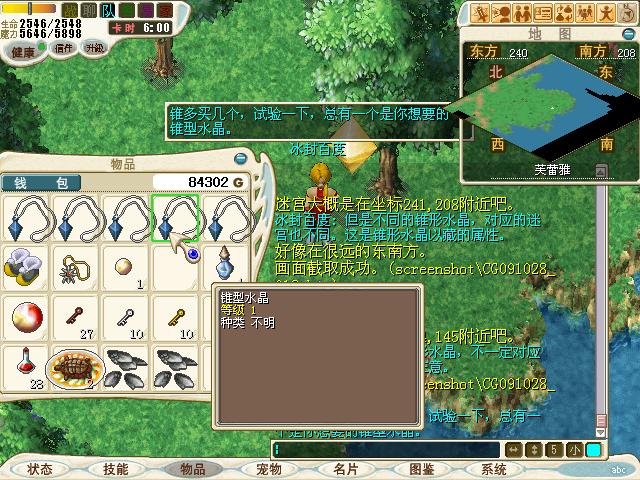Select the green-highlighted cone crystal pendant slot
This screenshot has height=480, width=640.
[x=175, y=217]
